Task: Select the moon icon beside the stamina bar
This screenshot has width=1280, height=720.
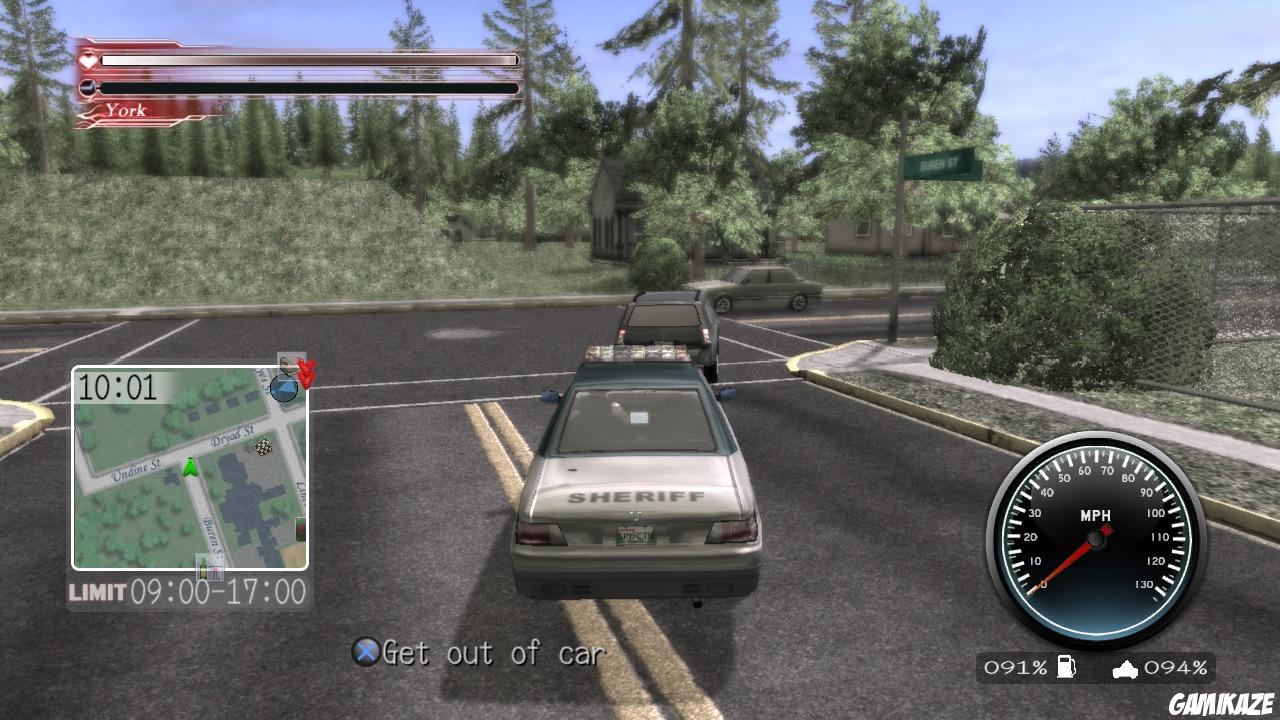Action: (85, 87)
